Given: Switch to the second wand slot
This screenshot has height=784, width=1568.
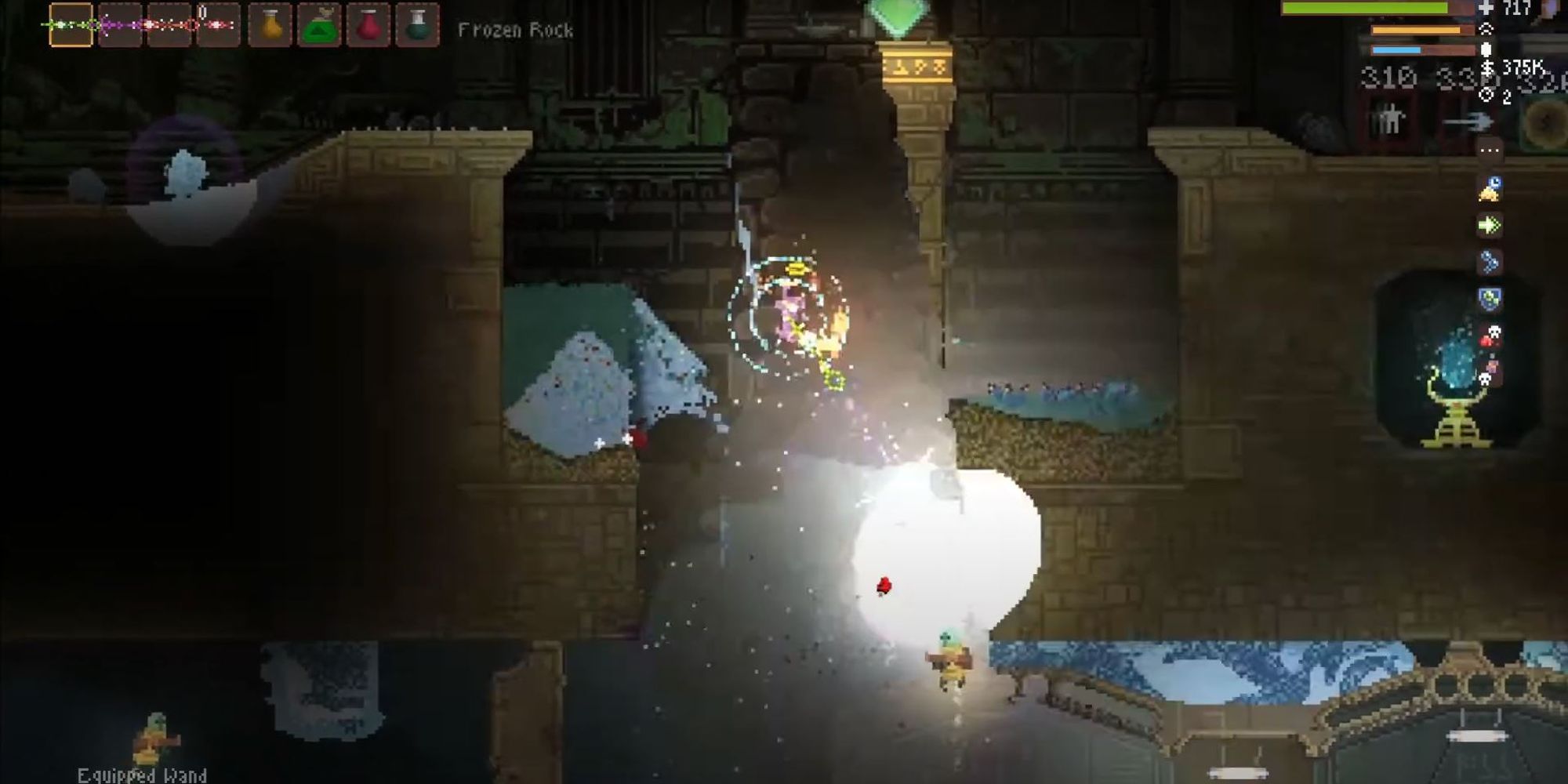Looking at the screenshot, I should pyautogui.click(x=119, y=22).
